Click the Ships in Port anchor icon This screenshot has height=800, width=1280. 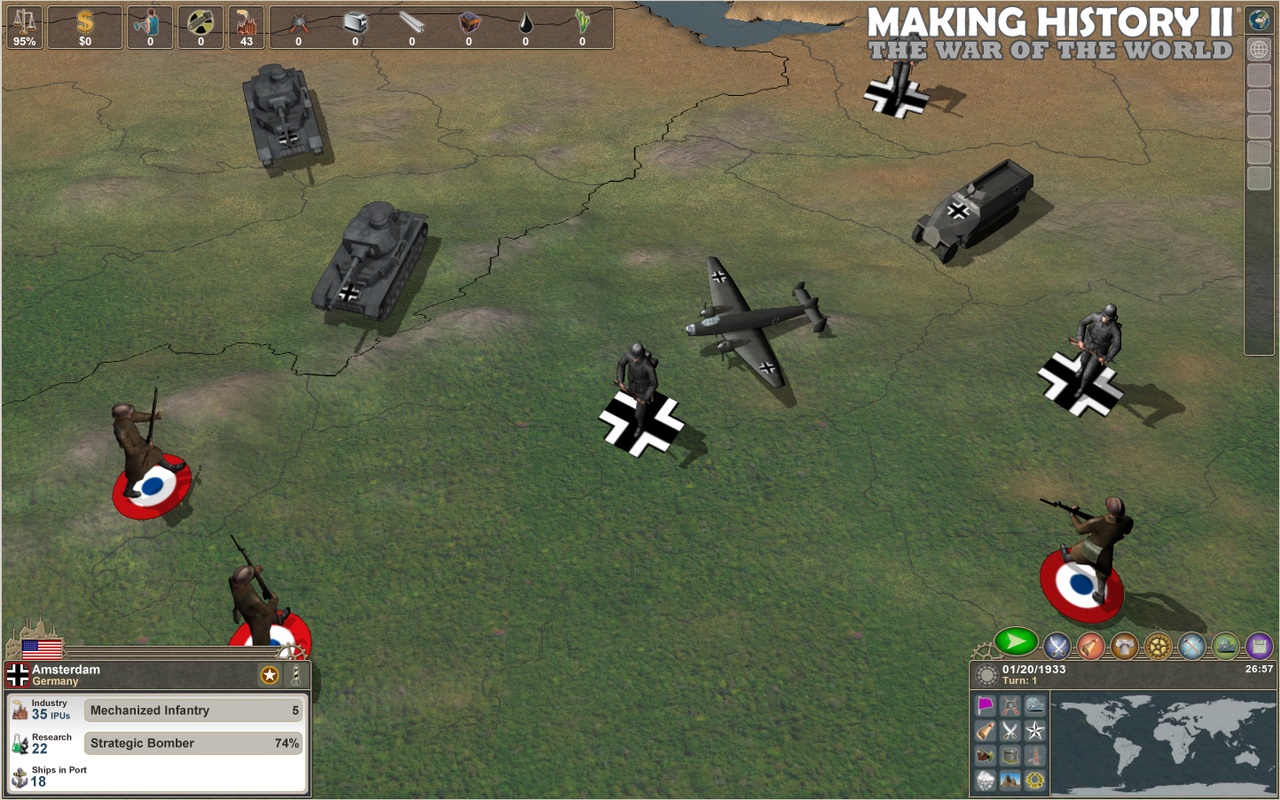point(20,775)
